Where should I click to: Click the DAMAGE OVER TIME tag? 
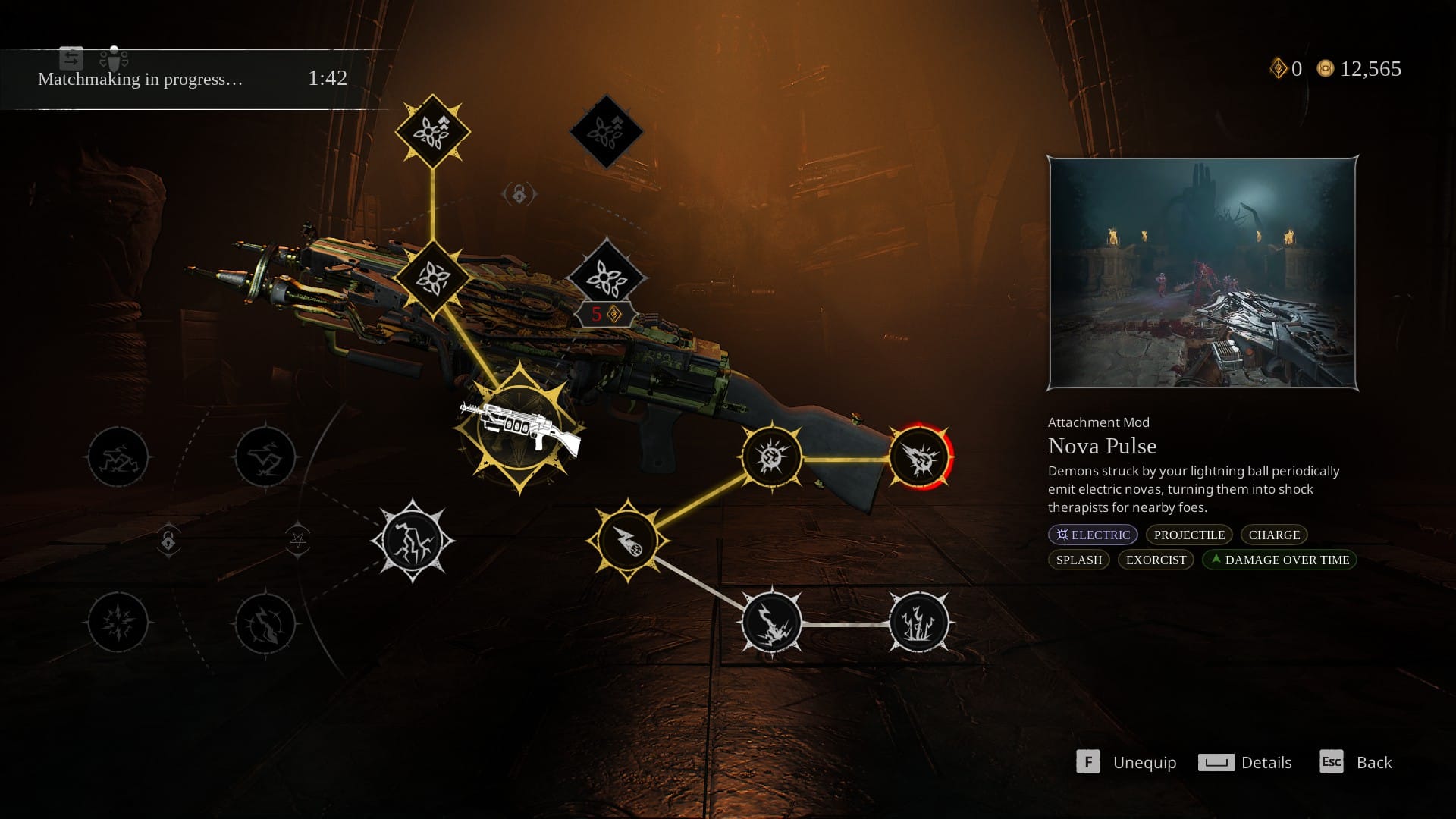(1279, 560)
